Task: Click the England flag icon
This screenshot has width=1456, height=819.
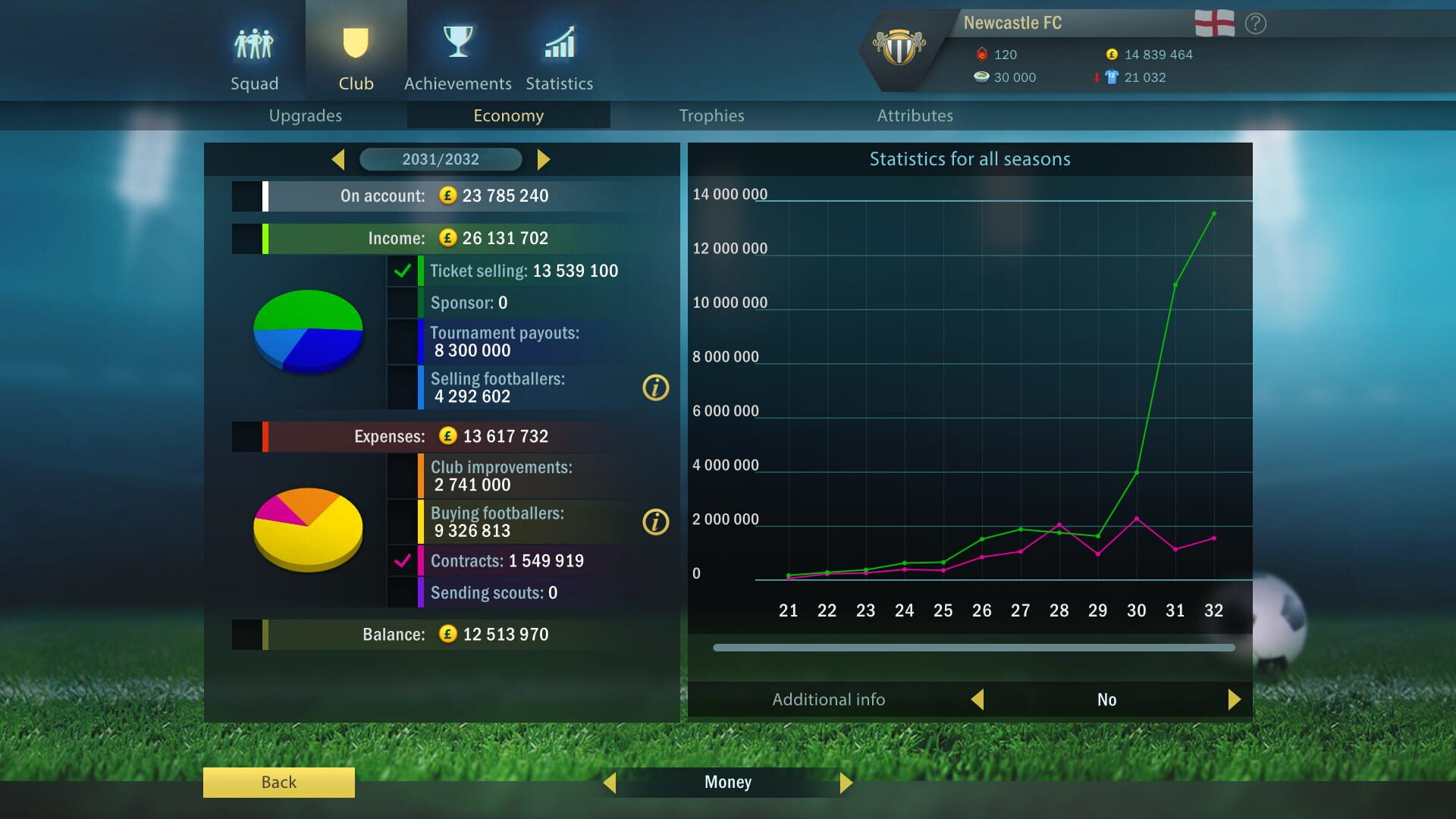Action: pos(1216,22)
